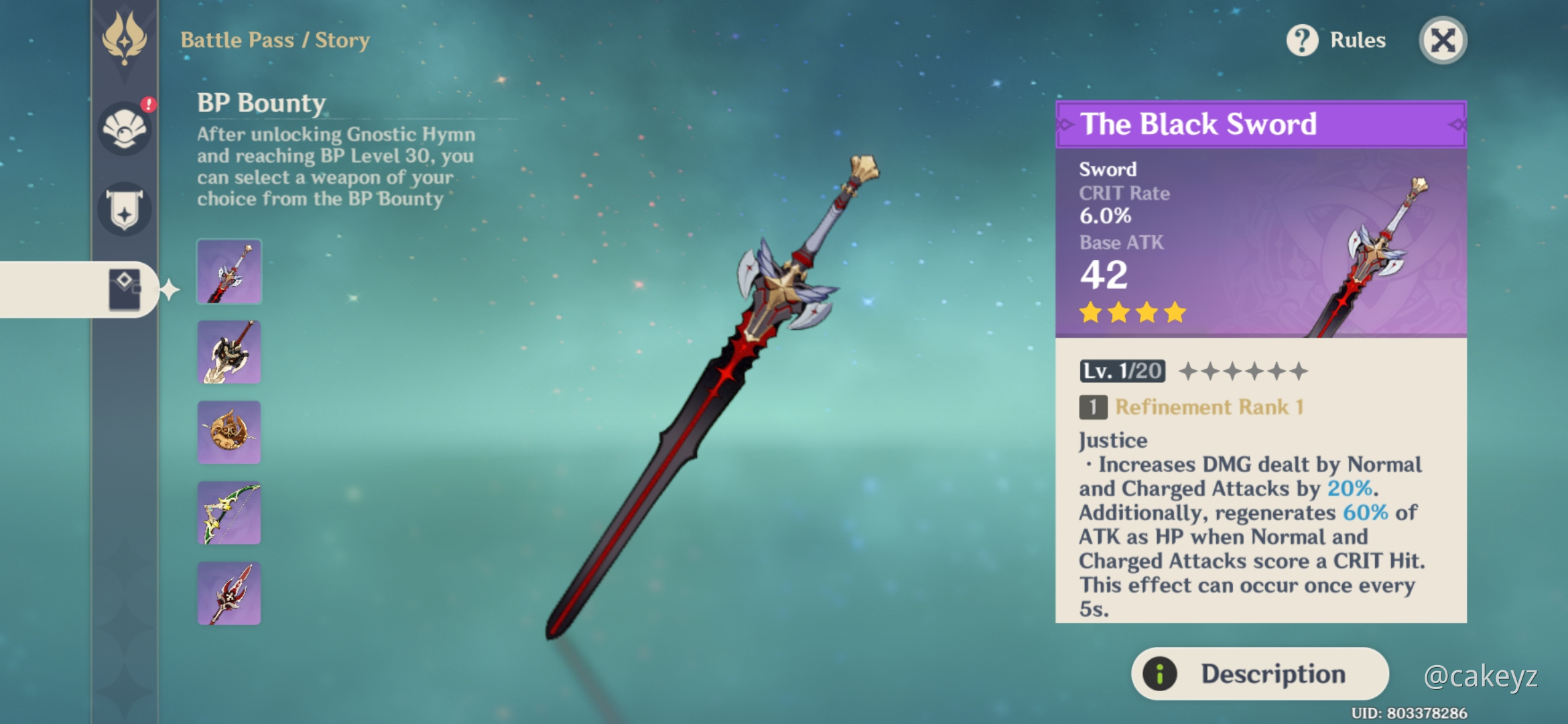
Task: Close the BP Bounty screen with the X
Action: coord(1442,40)
